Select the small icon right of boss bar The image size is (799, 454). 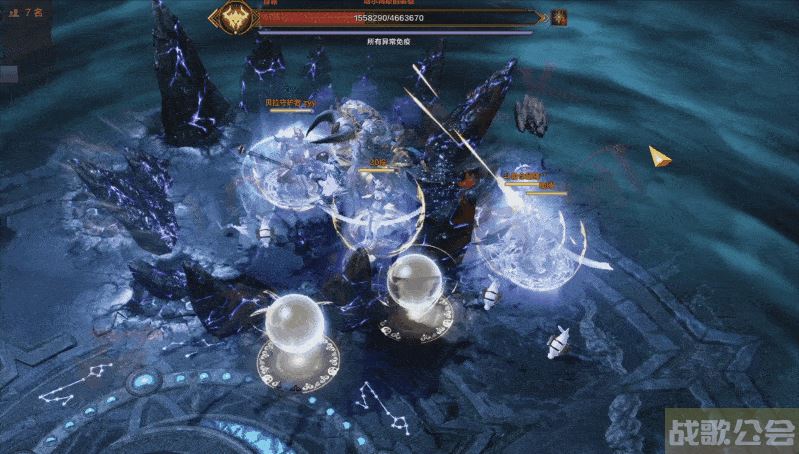point(558,17)
